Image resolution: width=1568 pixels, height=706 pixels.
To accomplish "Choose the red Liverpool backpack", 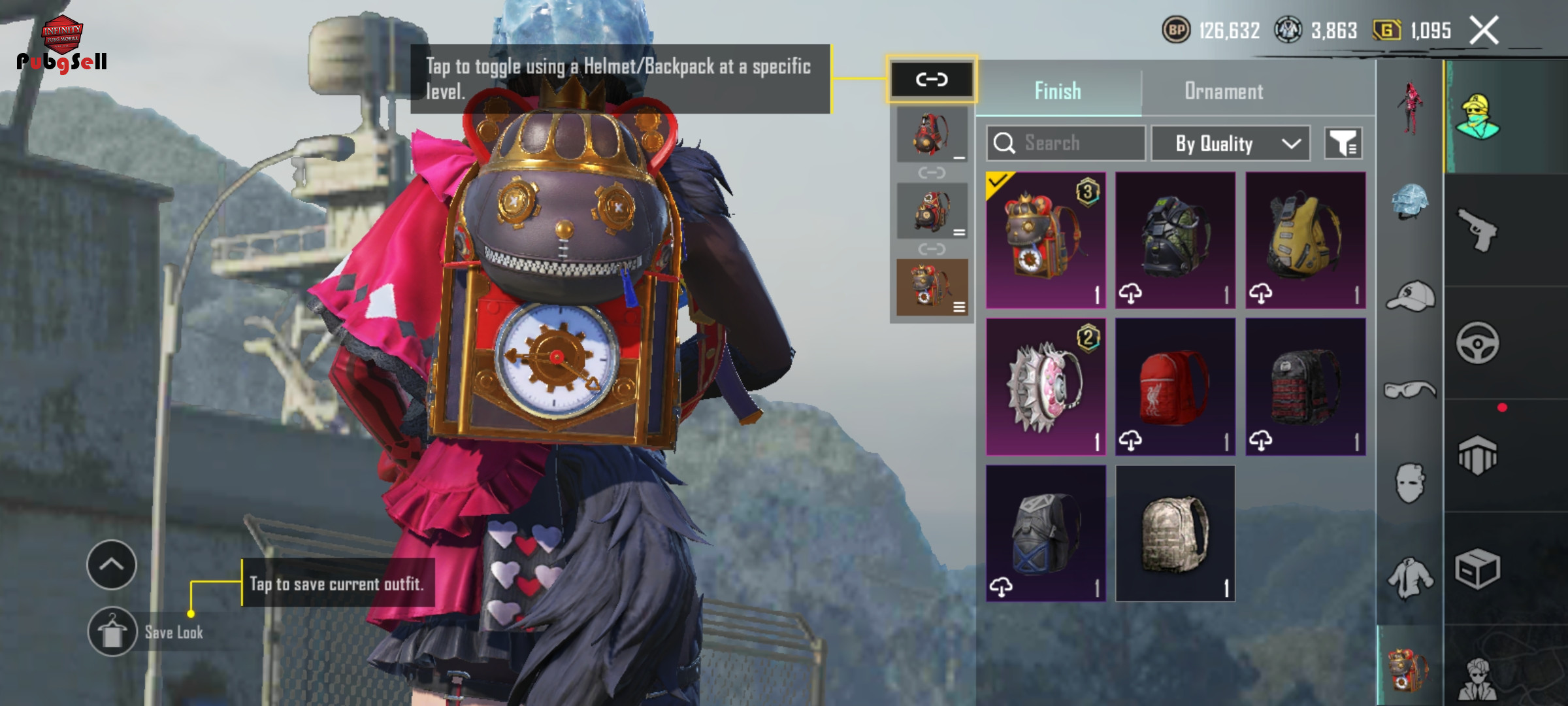I will (1175, 386).
